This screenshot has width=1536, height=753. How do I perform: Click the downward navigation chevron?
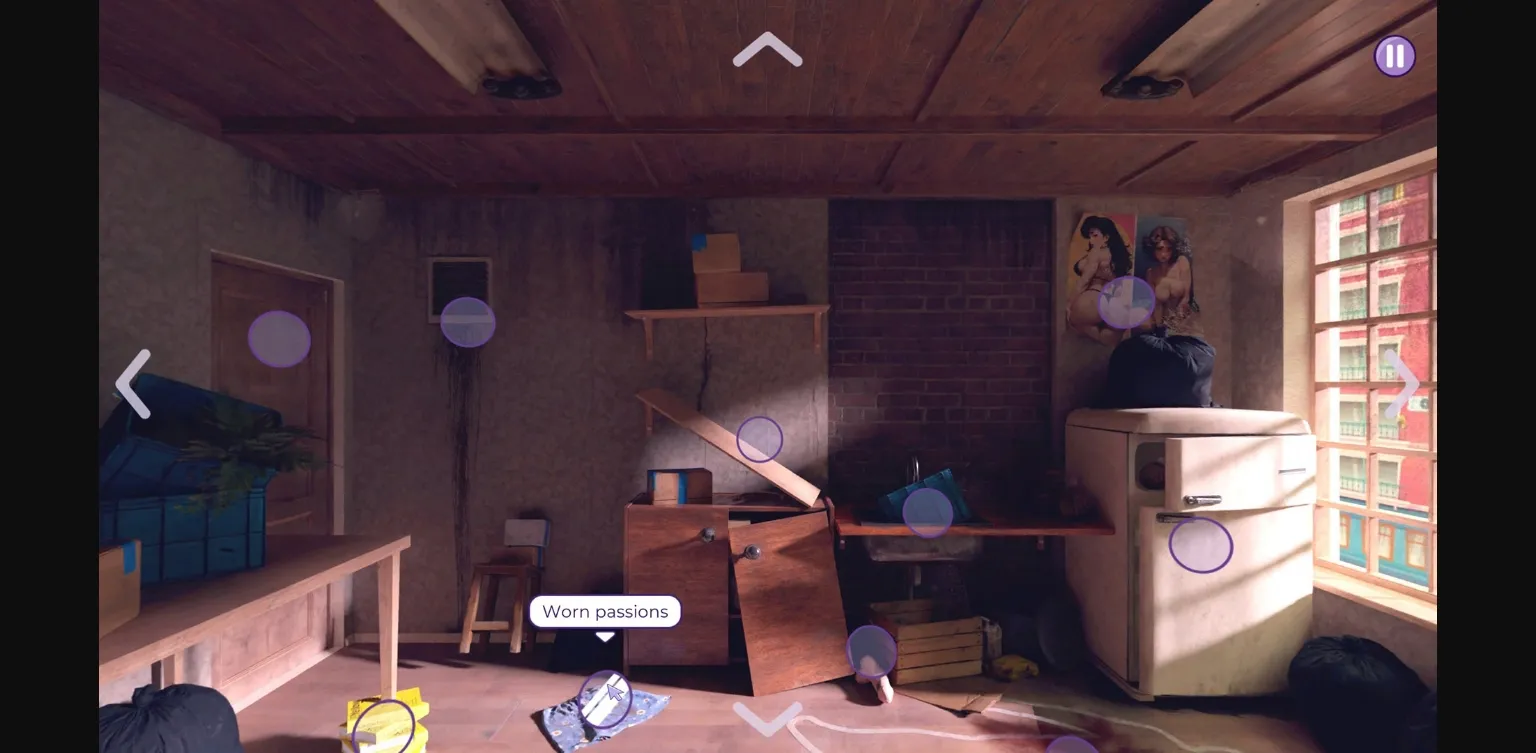(x=767, y=720)
